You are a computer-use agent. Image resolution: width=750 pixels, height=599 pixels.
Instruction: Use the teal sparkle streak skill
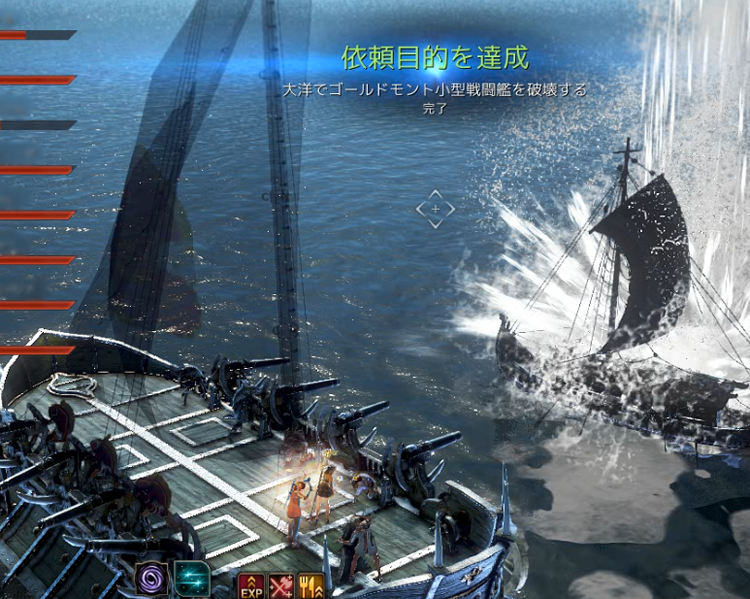tap(191, 579)
